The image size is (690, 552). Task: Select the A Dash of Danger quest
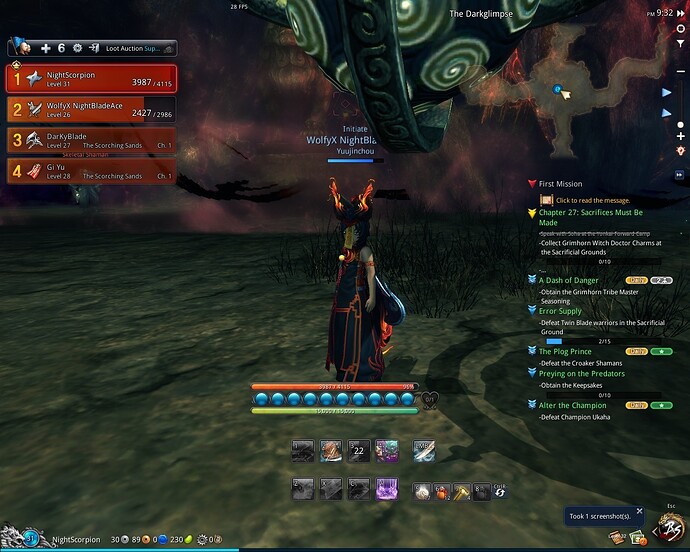[x=569, y=281]
